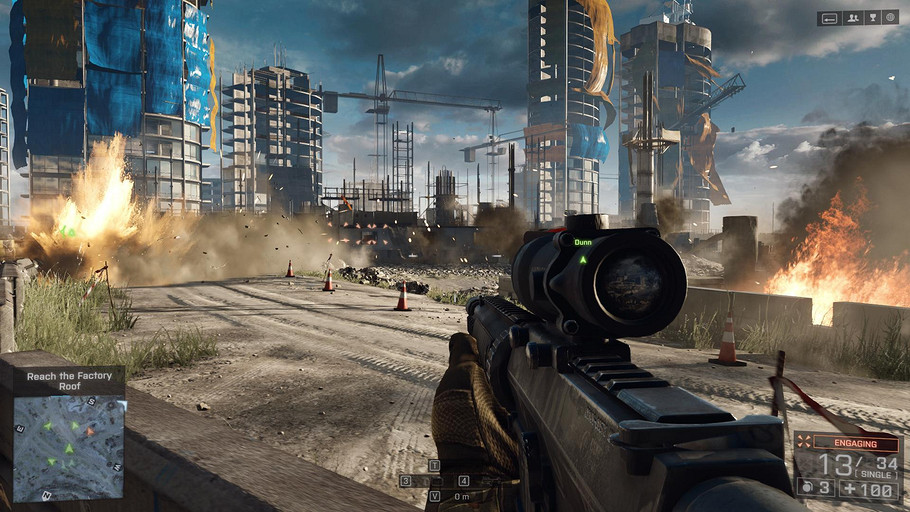Open the squad members icon
The height and width of the screenshot is (512, 910).
[853, 18]
